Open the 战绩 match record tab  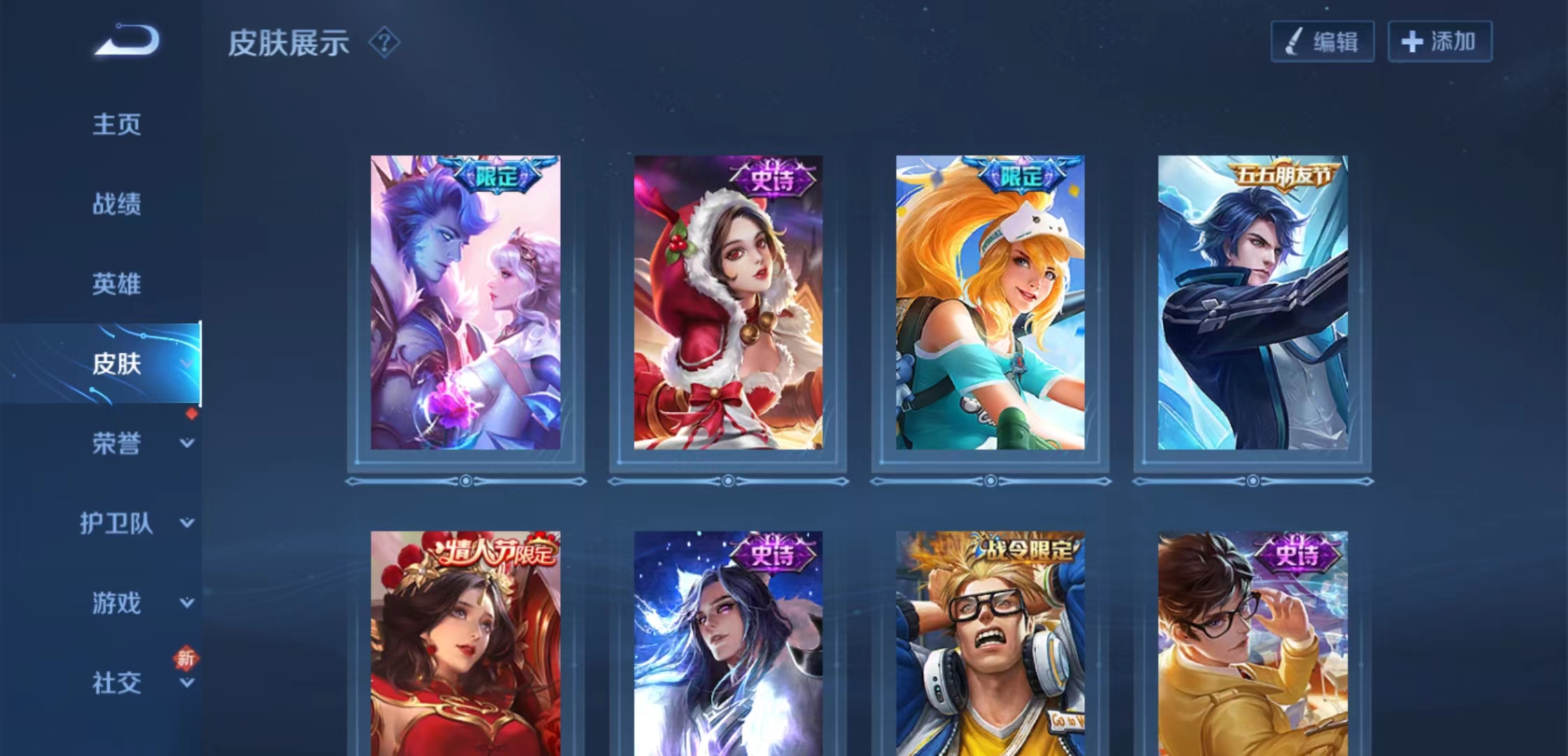(117, 204)
